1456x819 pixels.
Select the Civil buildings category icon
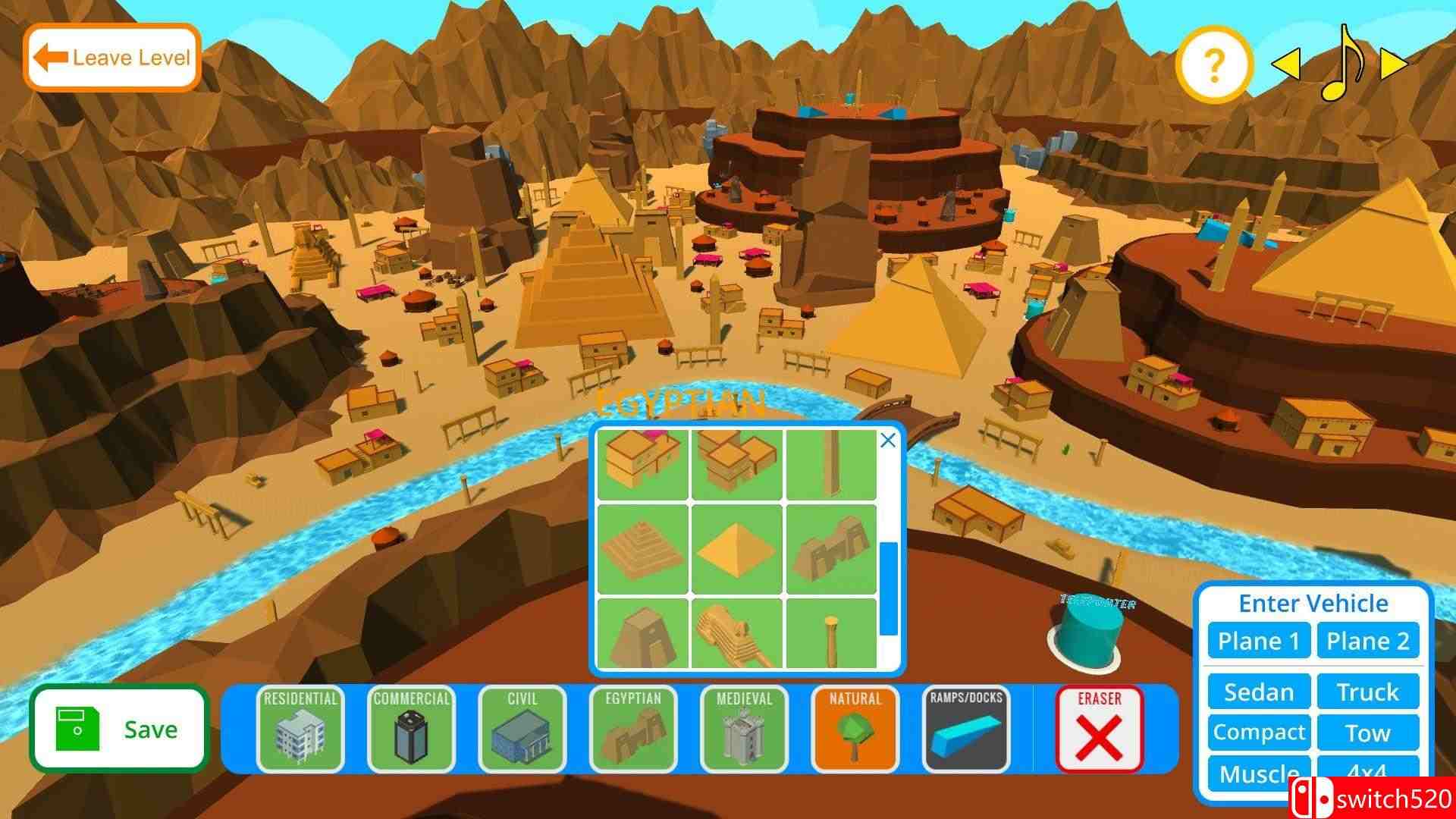click(x=521, y=730)
